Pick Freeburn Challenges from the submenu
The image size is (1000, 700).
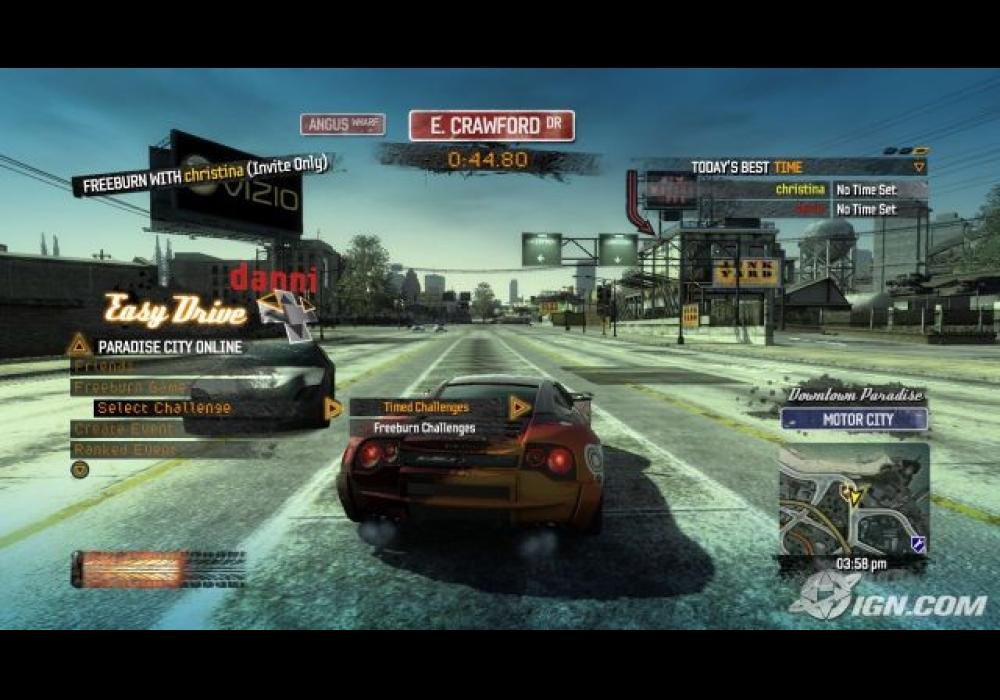point(424,428)
